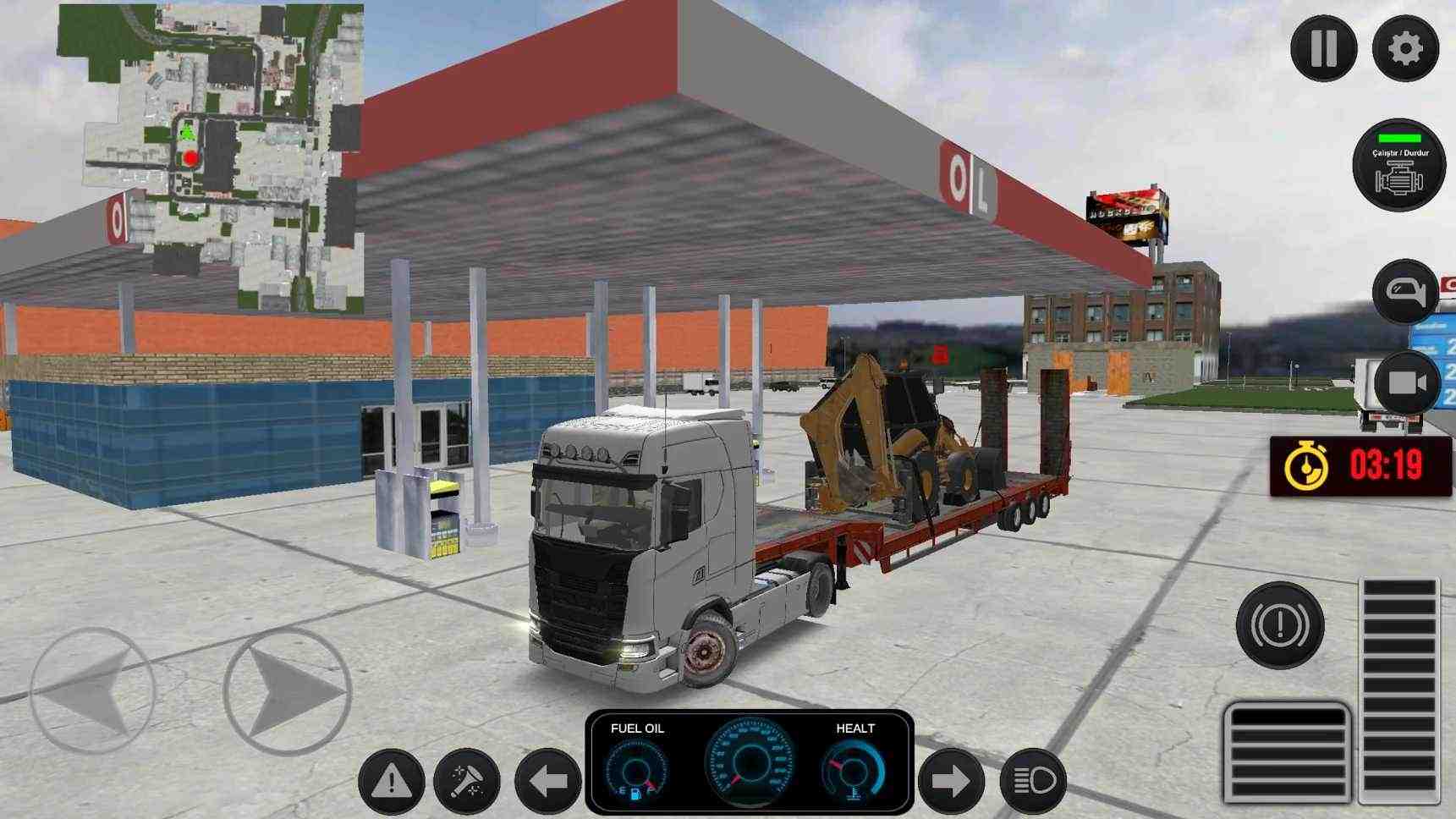This screenshot has width=1456, height=819.
Task: Open the game settings gear
Action: (x=1404, y=48)
